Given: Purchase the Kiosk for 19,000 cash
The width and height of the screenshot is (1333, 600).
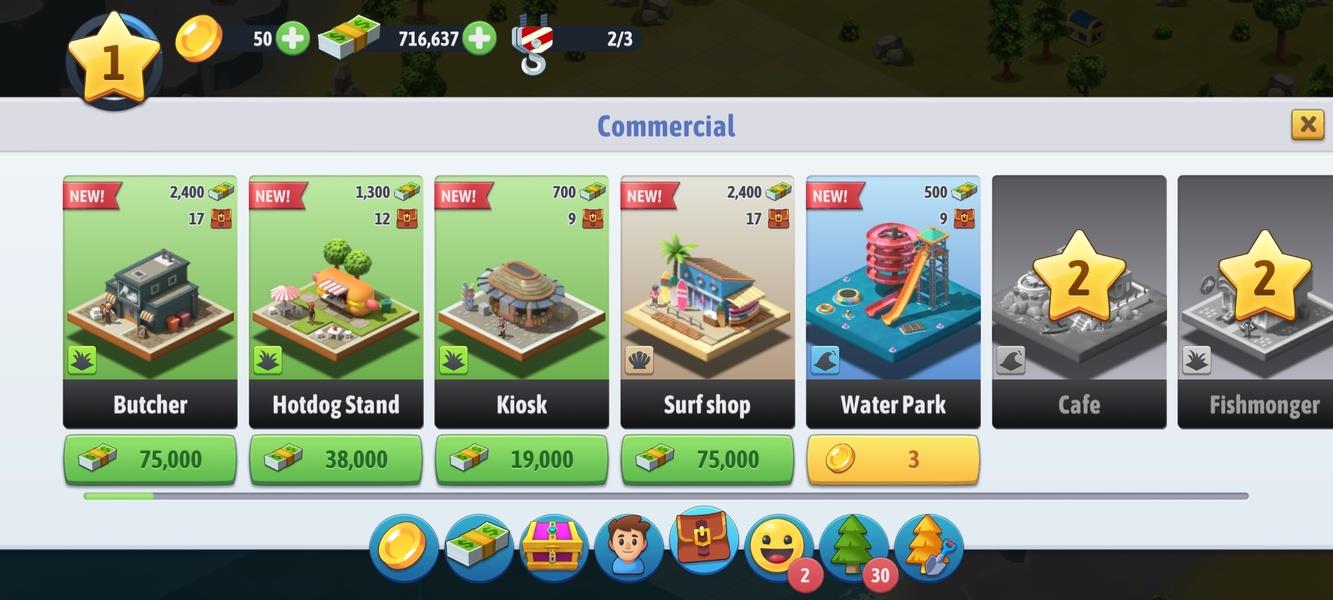Looking at the screenshot, I should tap(521, 459).
